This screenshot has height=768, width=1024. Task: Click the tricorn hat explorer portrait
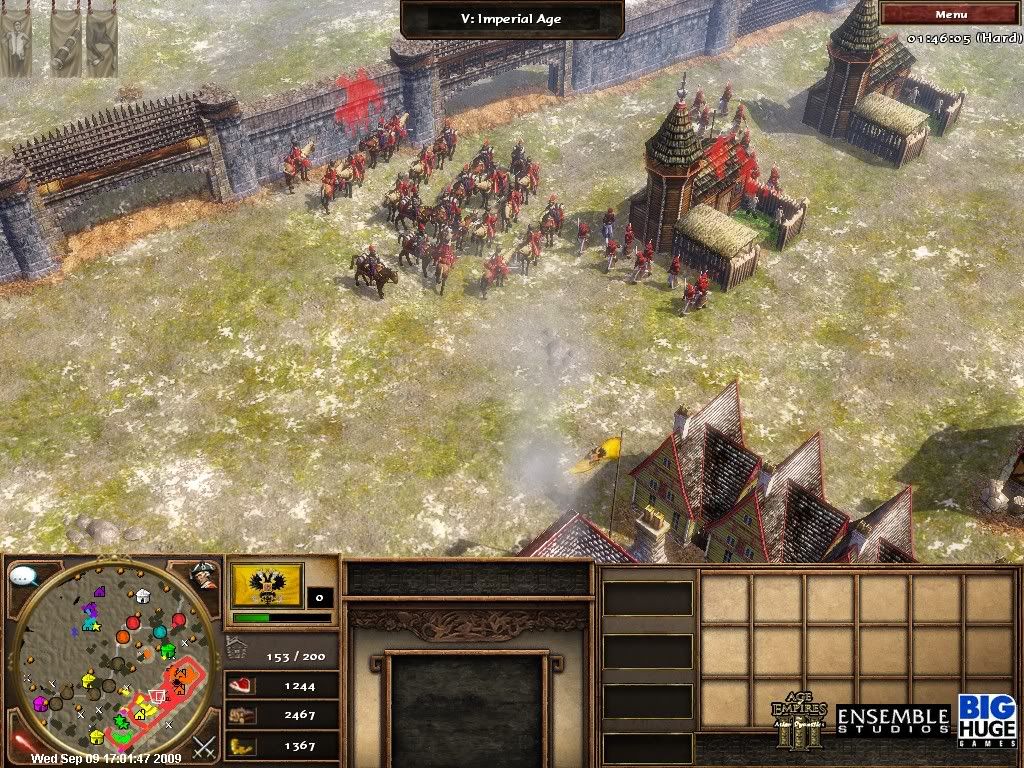204,575
